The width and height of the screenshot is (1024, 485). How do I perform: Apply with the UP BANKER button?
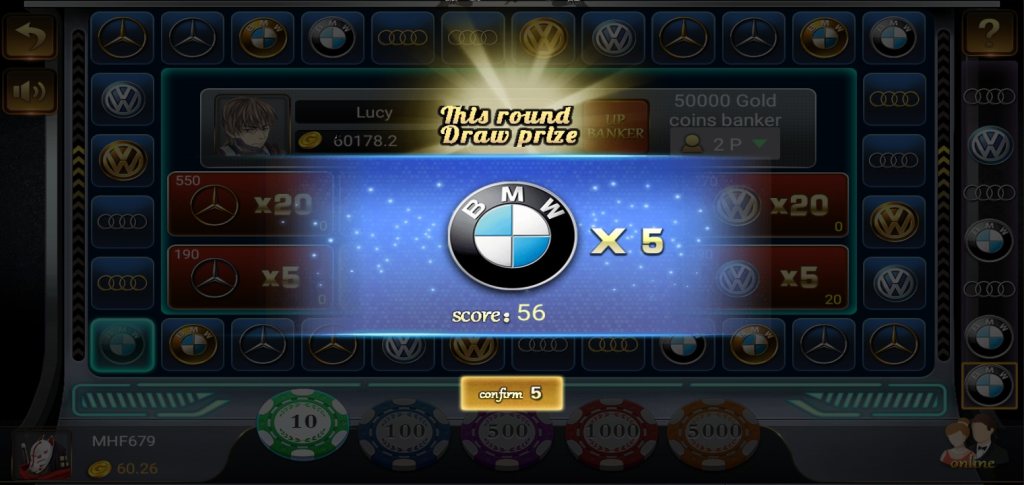(616, 127)
